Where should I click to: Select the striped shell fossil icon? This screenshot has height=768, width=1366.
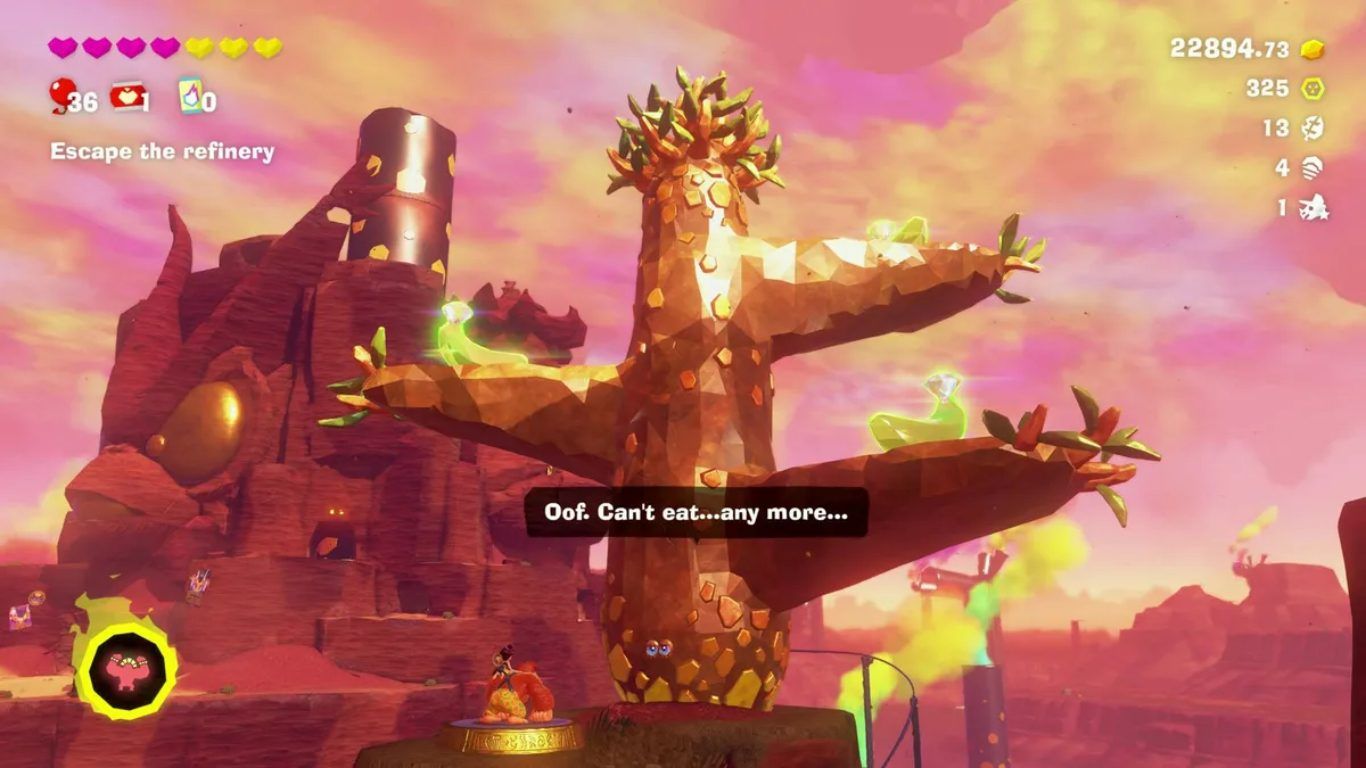coord(1312,169)
